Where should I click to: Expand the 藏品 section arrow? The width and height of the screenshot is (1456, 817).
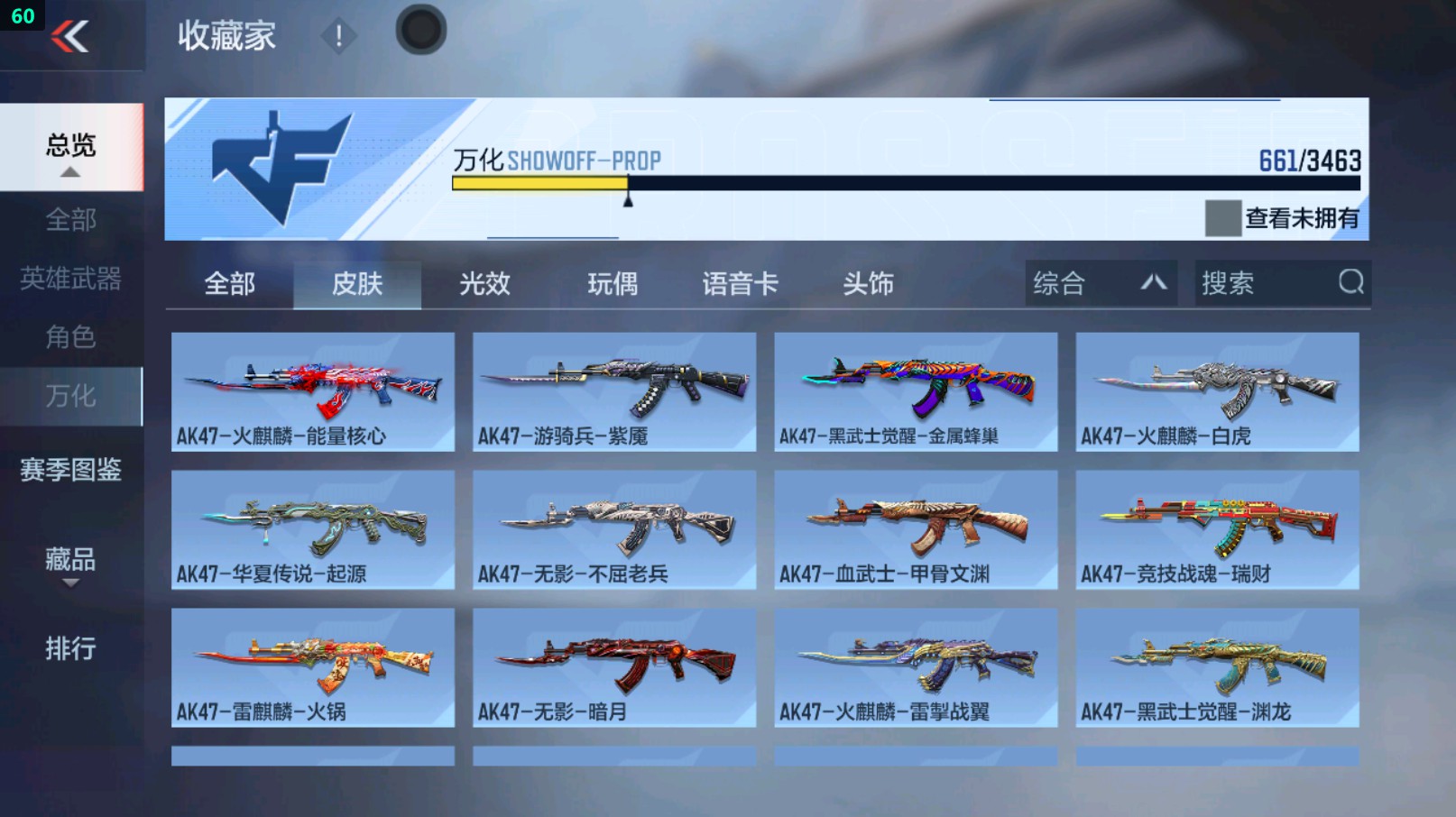point(69,584)
